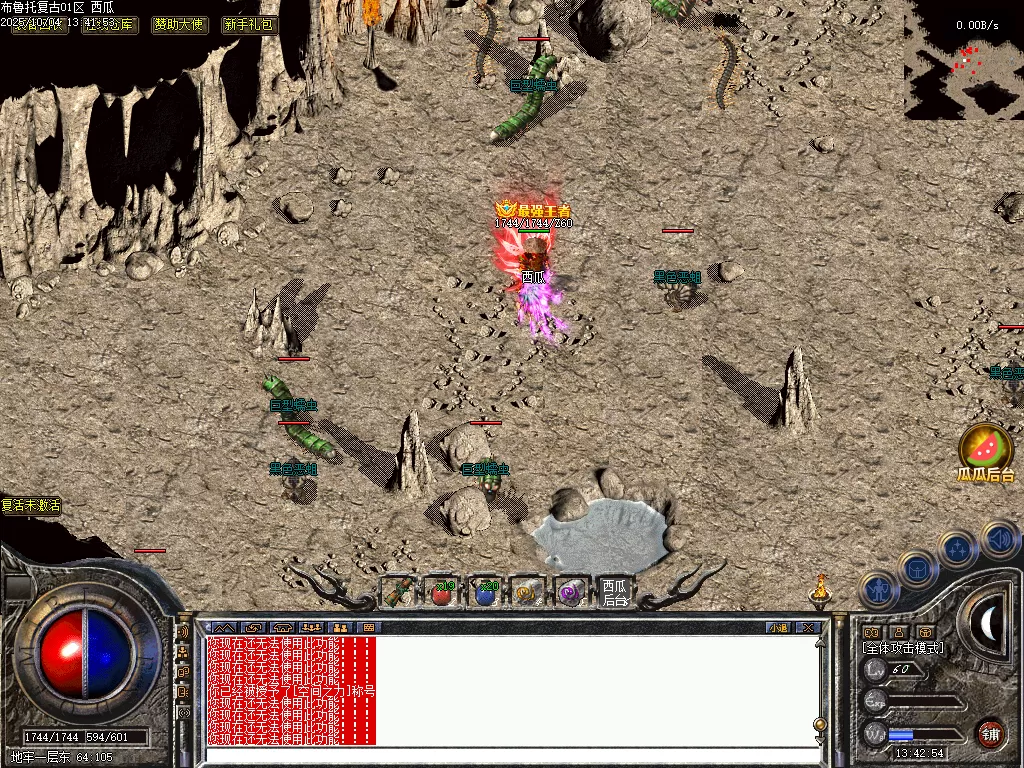The image size is (1024, 768).
Task: Close the chat panel with X
Action: point(808,627)
